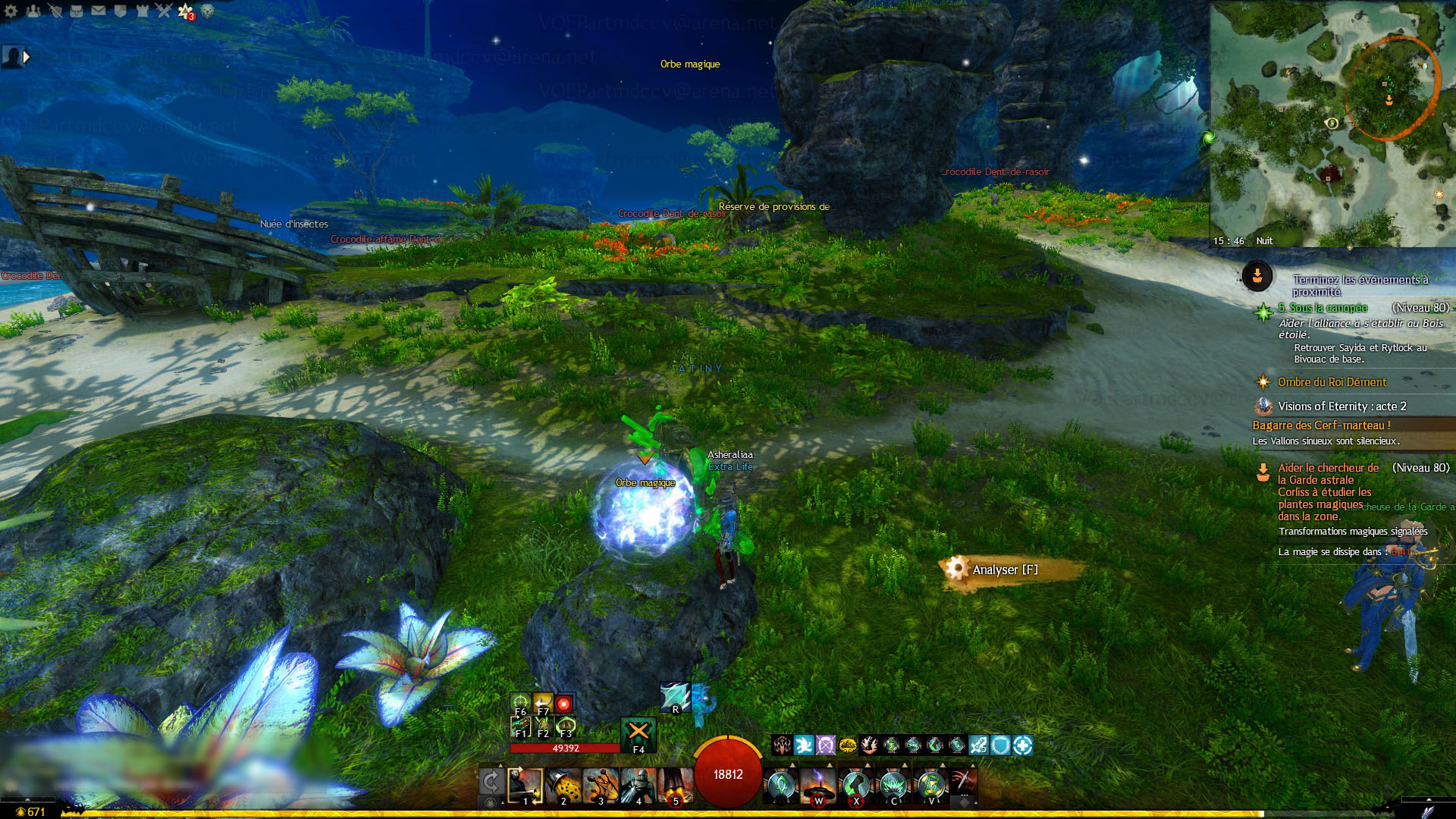The image size is (1456, 819).
Task: Open the contacts and friends panel
Action: pos(33,11)
